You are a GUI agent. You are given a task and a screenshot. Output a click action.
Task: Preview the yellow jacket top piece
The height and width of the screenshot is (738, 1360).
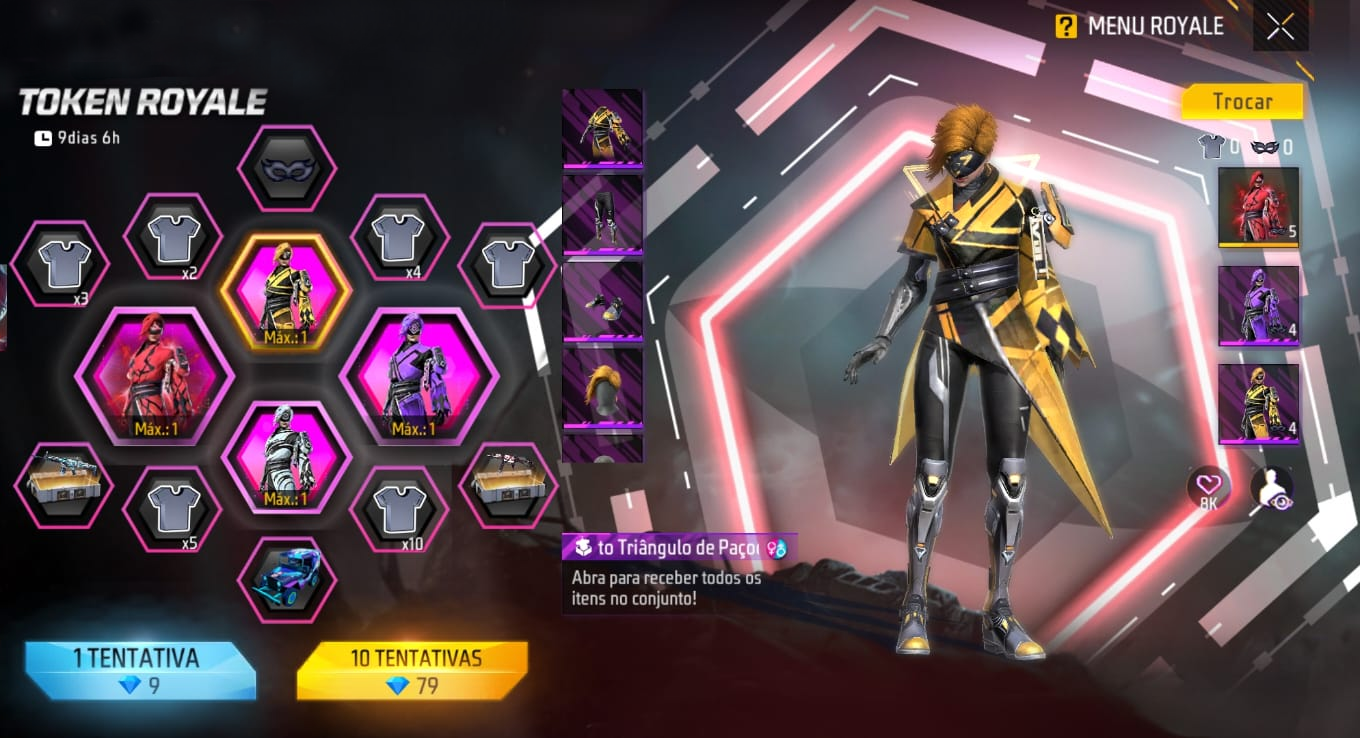(602, 128)
